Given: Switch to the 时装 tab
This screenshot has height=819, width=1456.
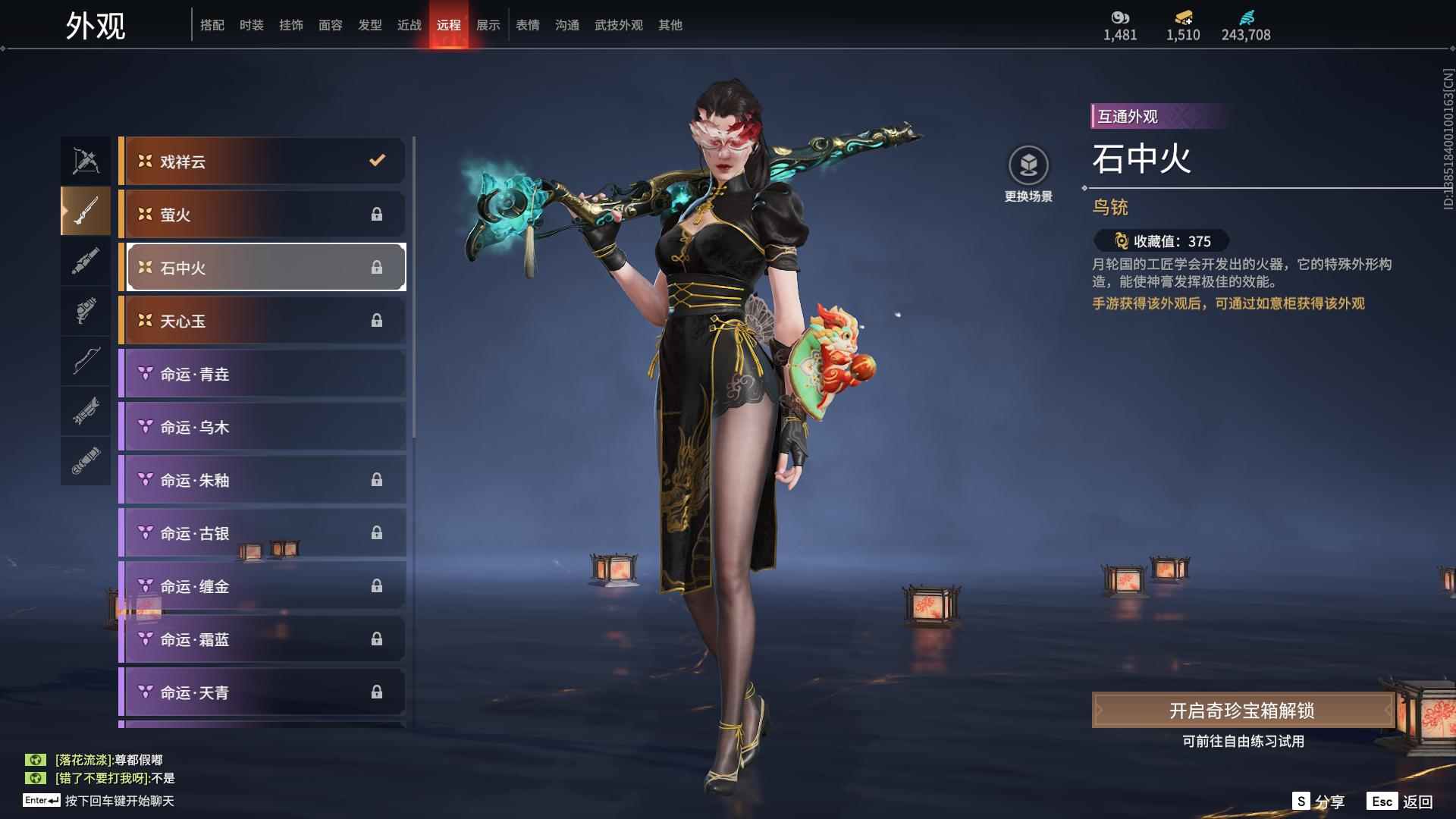Looking at the screenshot, I should (x=251, y=25).
